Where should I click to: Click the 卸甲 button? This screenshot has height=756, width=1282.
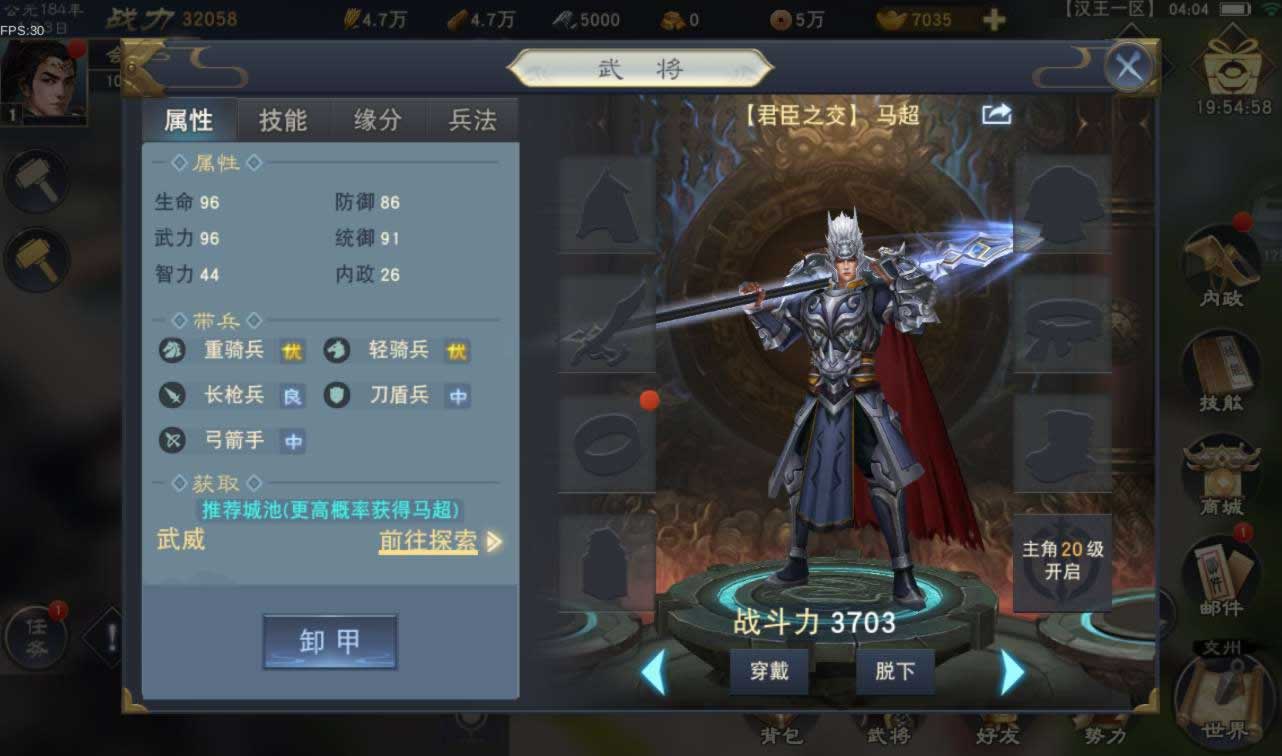coord(330,641)
